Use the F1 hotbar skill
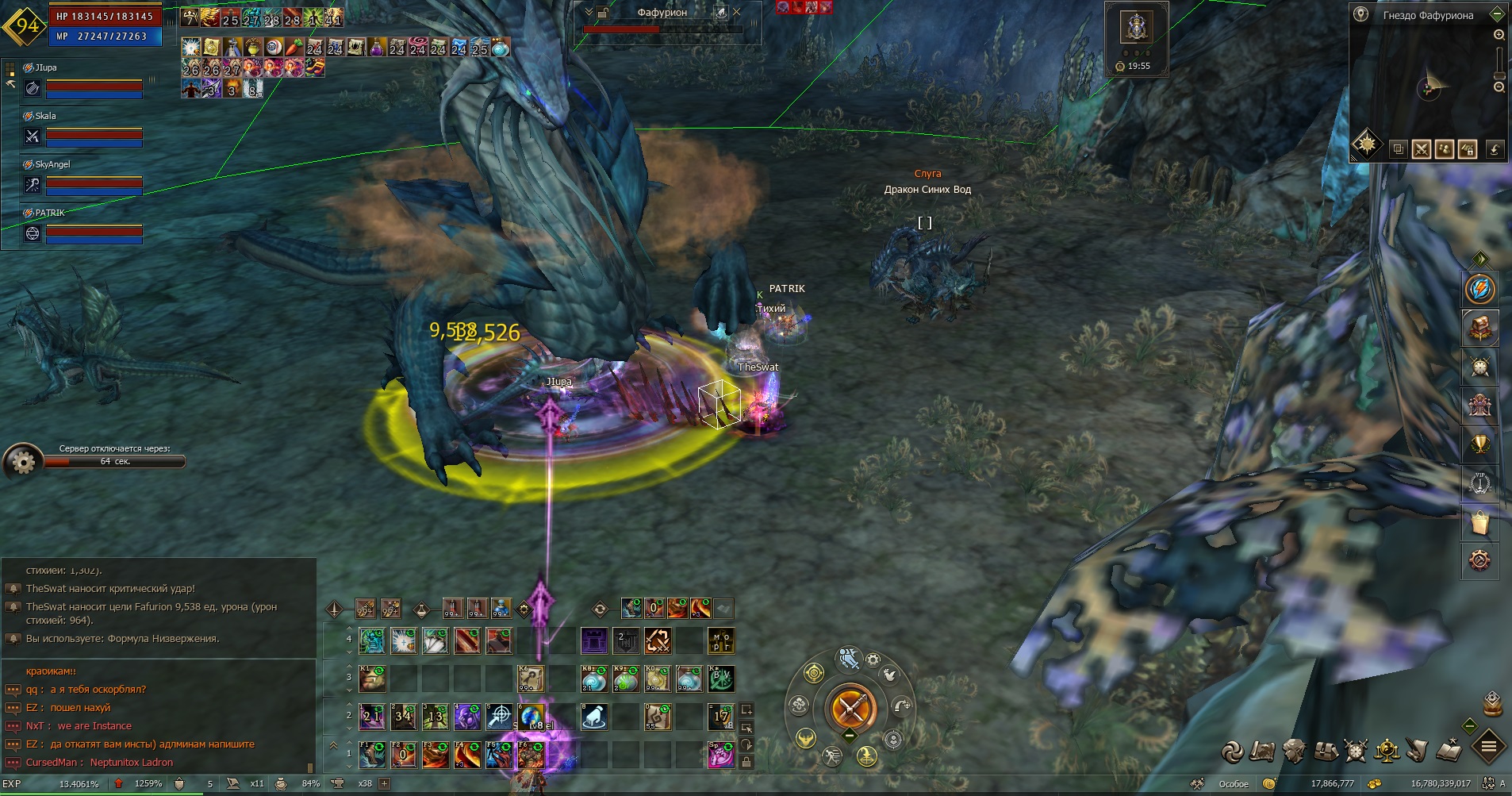Screen dimensions: 1512x796 coord(371,755)
